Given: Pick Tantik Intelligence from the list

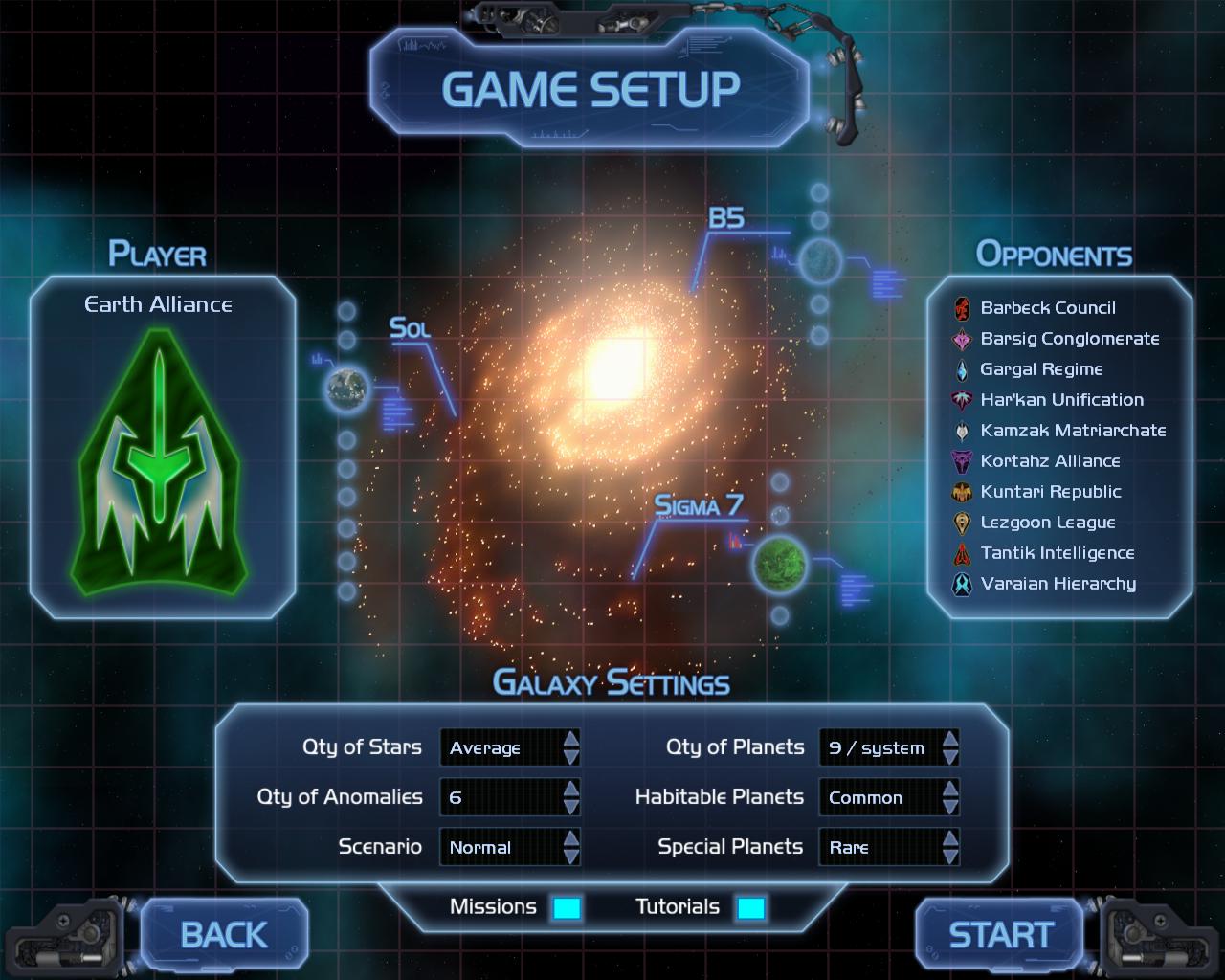Looking at the screenshot, I should [x=1057, y=553].
